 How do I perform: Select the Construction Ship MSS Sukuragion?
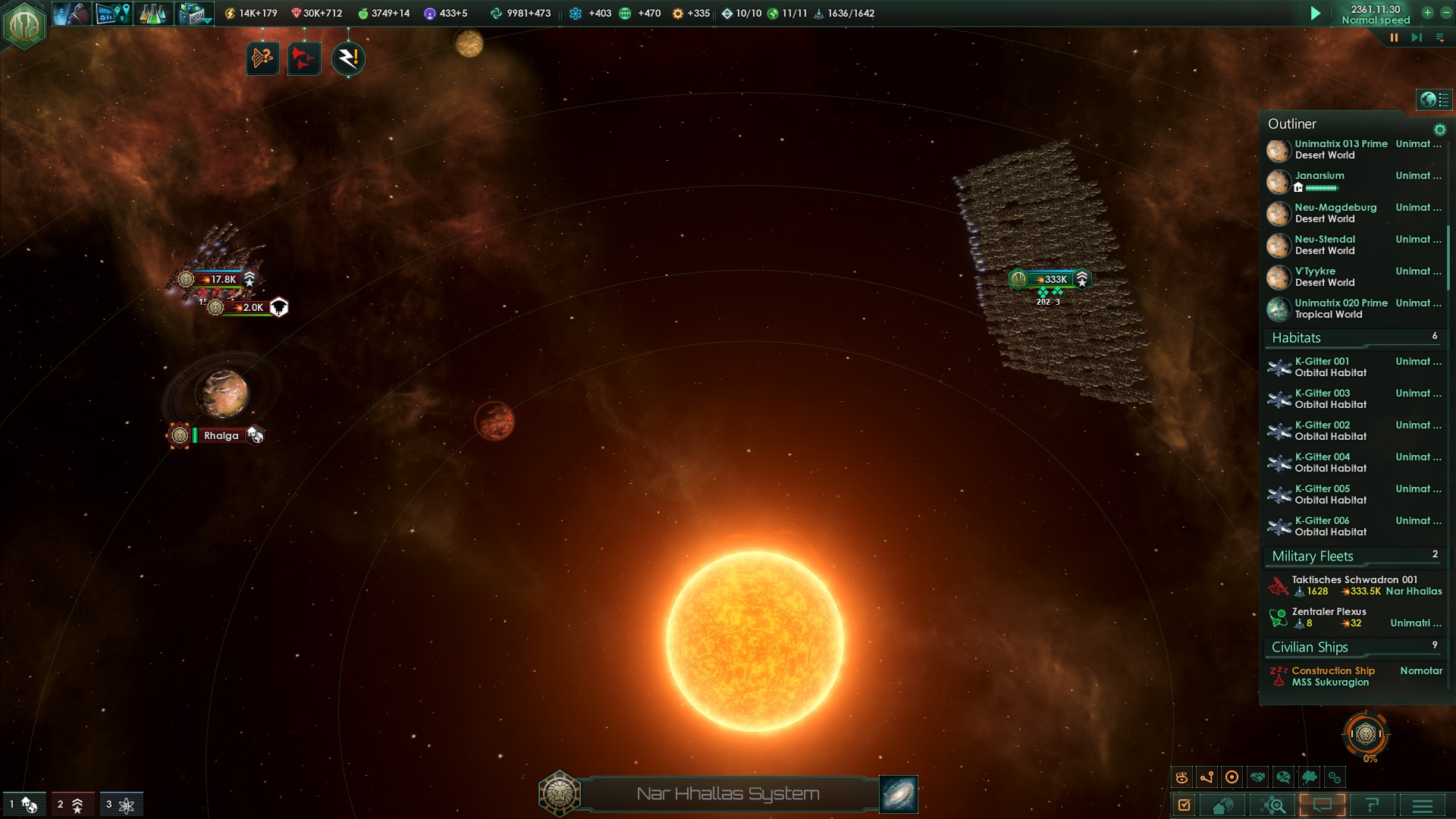coord(1332,676)
